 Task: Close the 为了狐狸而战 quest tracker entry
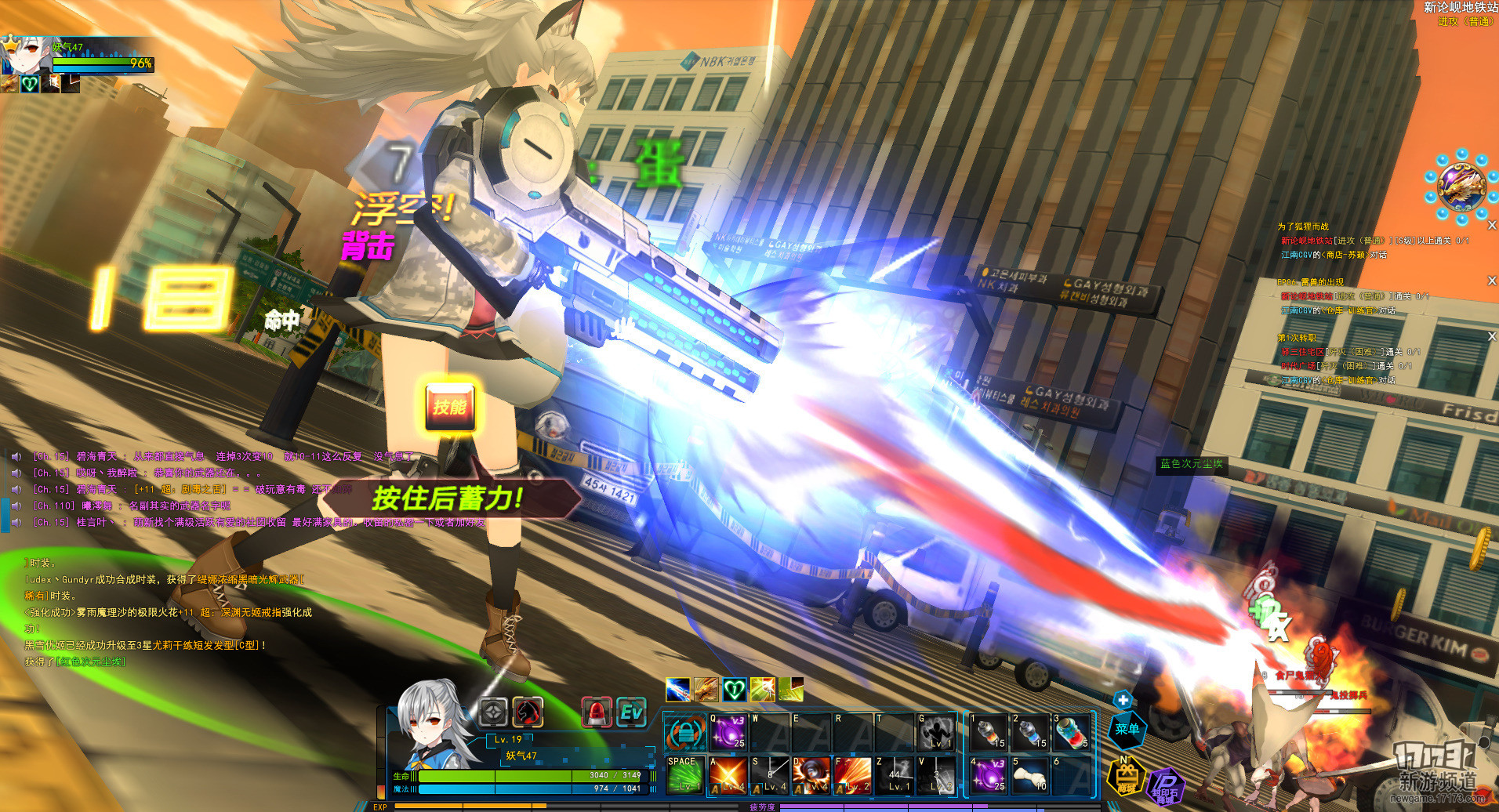click(1491, 226)
